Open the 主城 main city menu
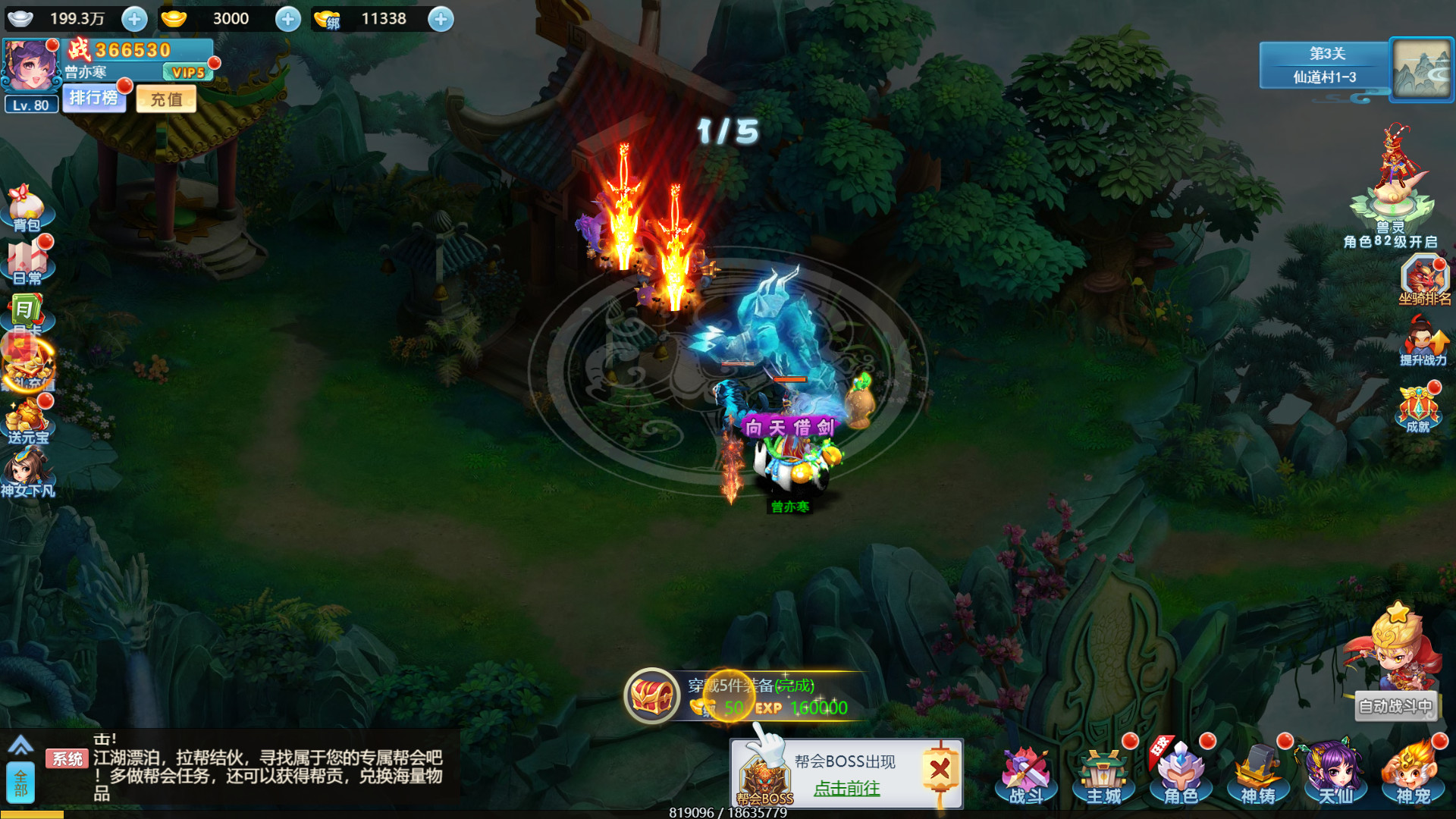 pos(1105,772)
